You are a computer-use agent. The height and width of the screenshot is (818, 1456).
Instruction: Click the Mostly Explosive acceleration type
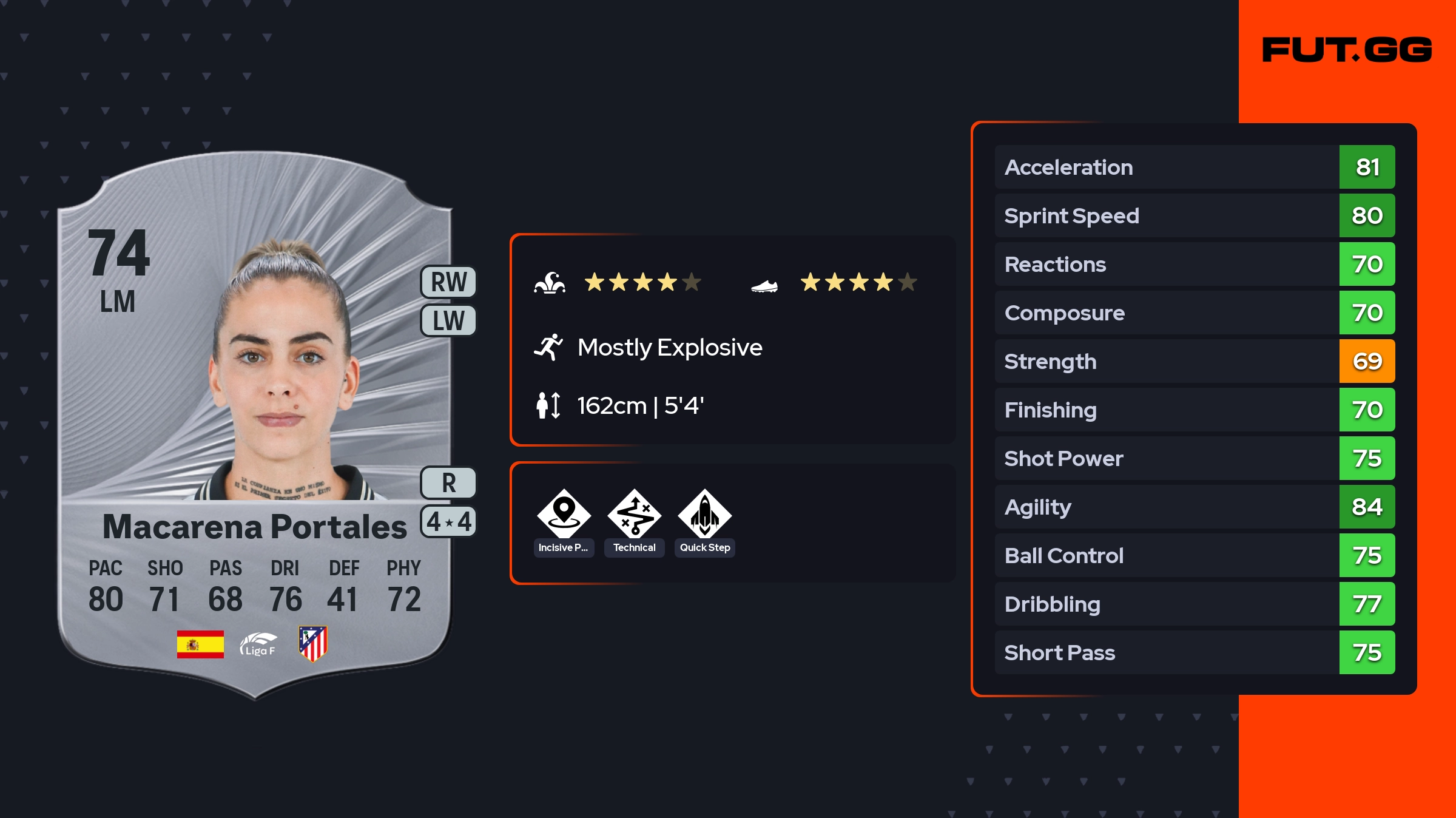669,348
